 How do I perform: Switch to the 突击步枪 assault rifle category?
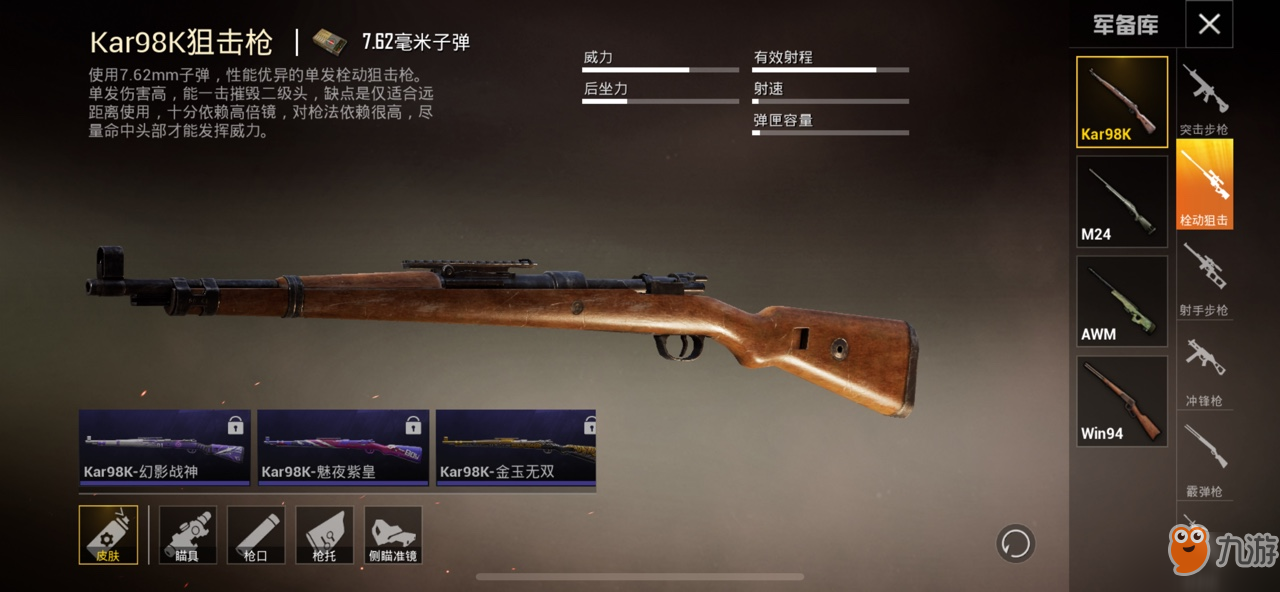1204,100
